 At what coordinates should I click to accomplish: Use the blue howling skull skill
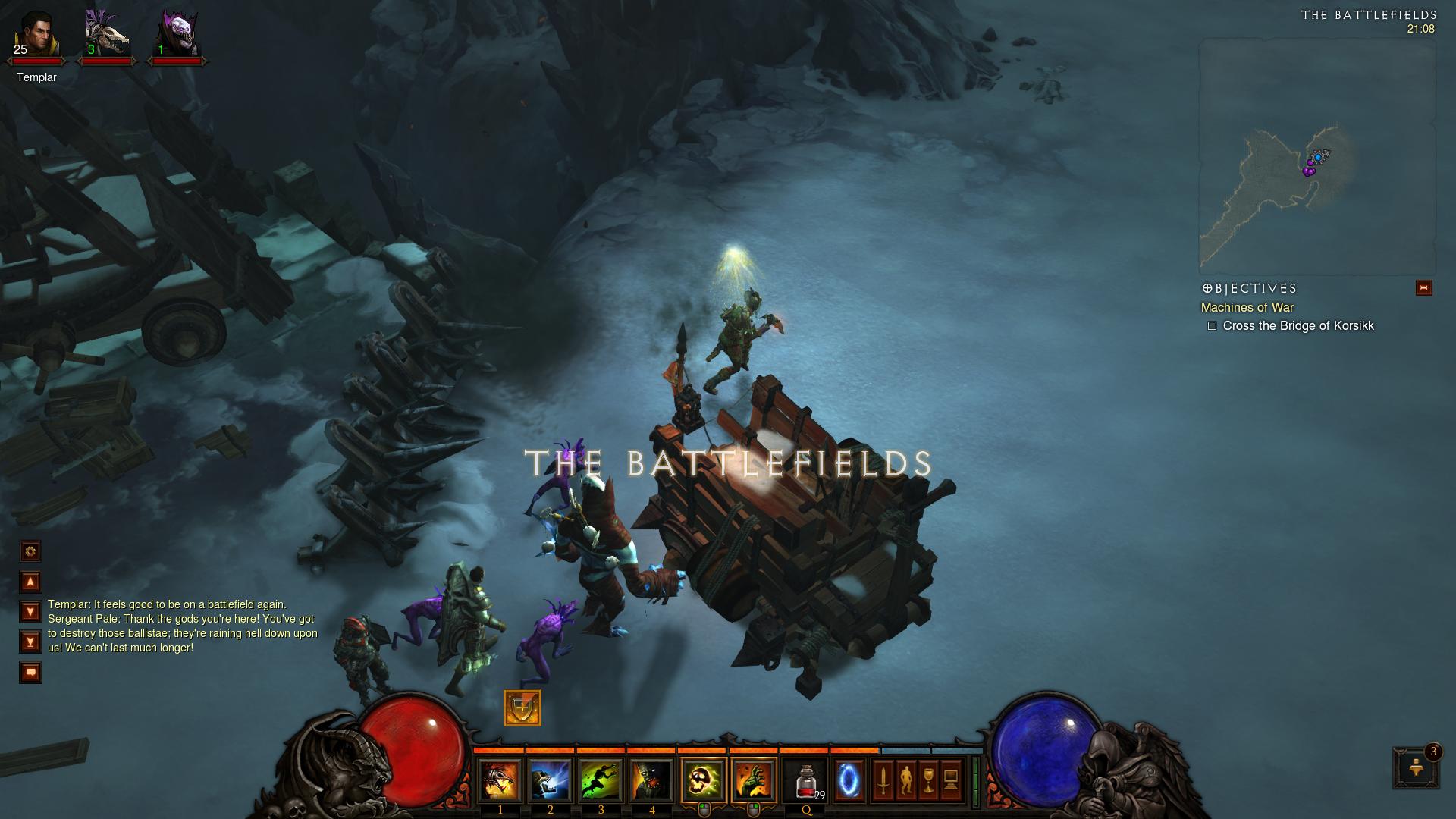pyautogui.click(x=550, y=780)
